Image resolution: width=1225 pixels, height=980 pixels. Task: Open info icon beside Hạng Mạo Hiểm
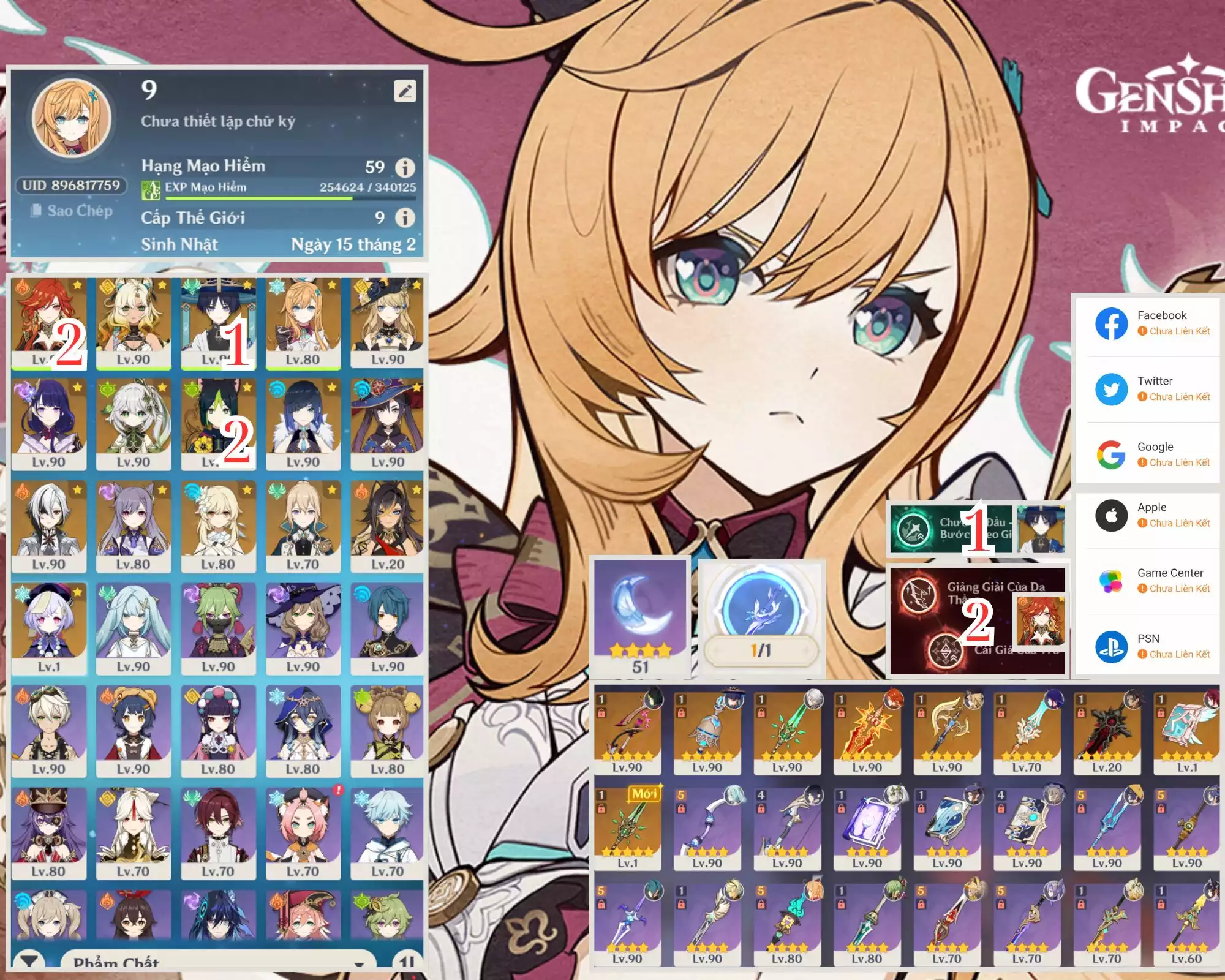(x=405, y=167)
